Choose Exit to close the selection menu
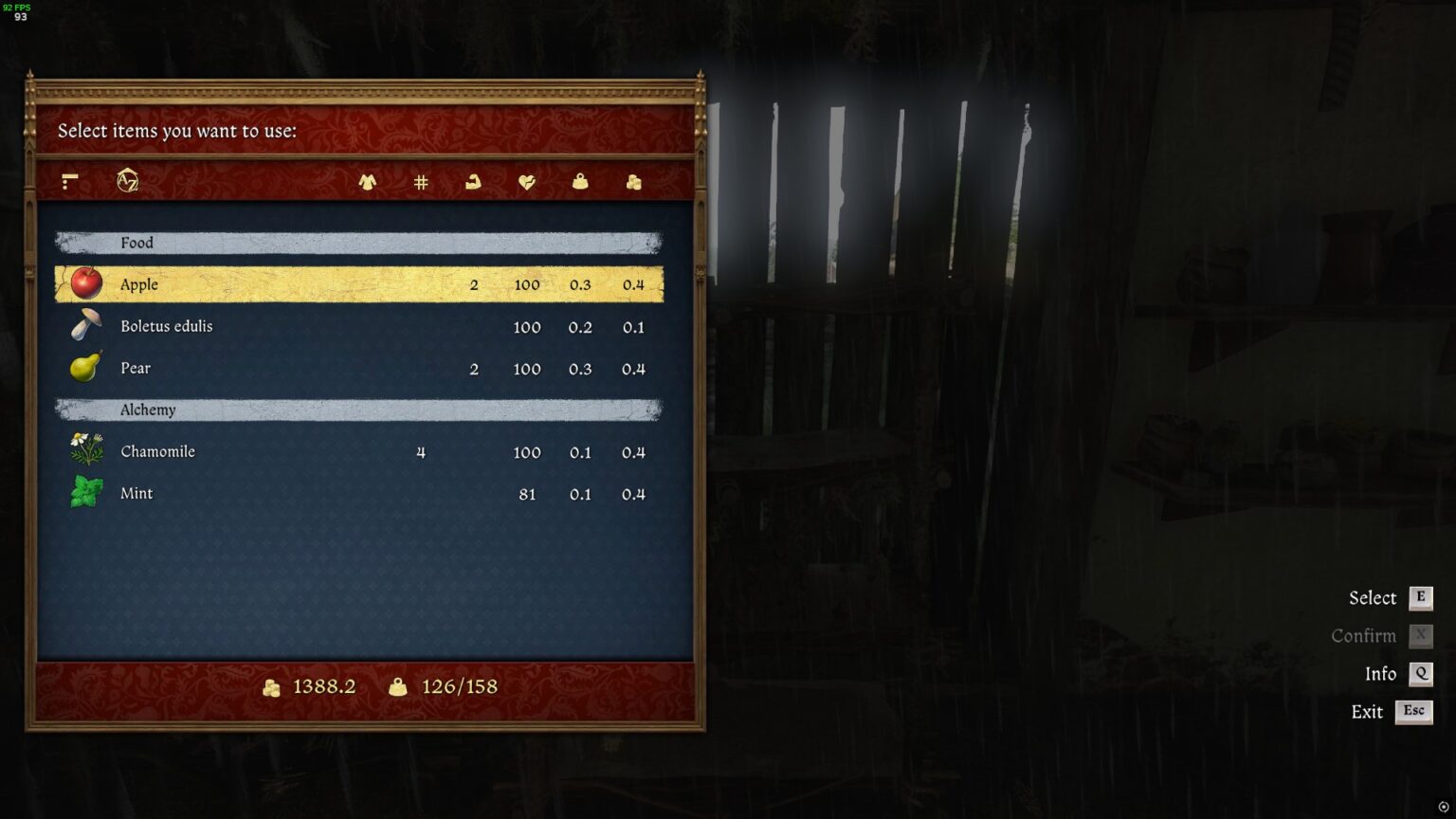The image size is (1456, 819). (x=1367, y=711)
